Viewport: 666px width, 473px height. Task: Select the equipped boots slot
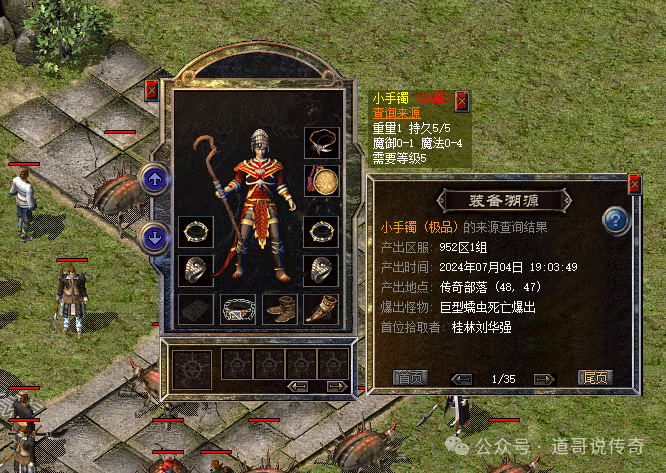[279, 308]
